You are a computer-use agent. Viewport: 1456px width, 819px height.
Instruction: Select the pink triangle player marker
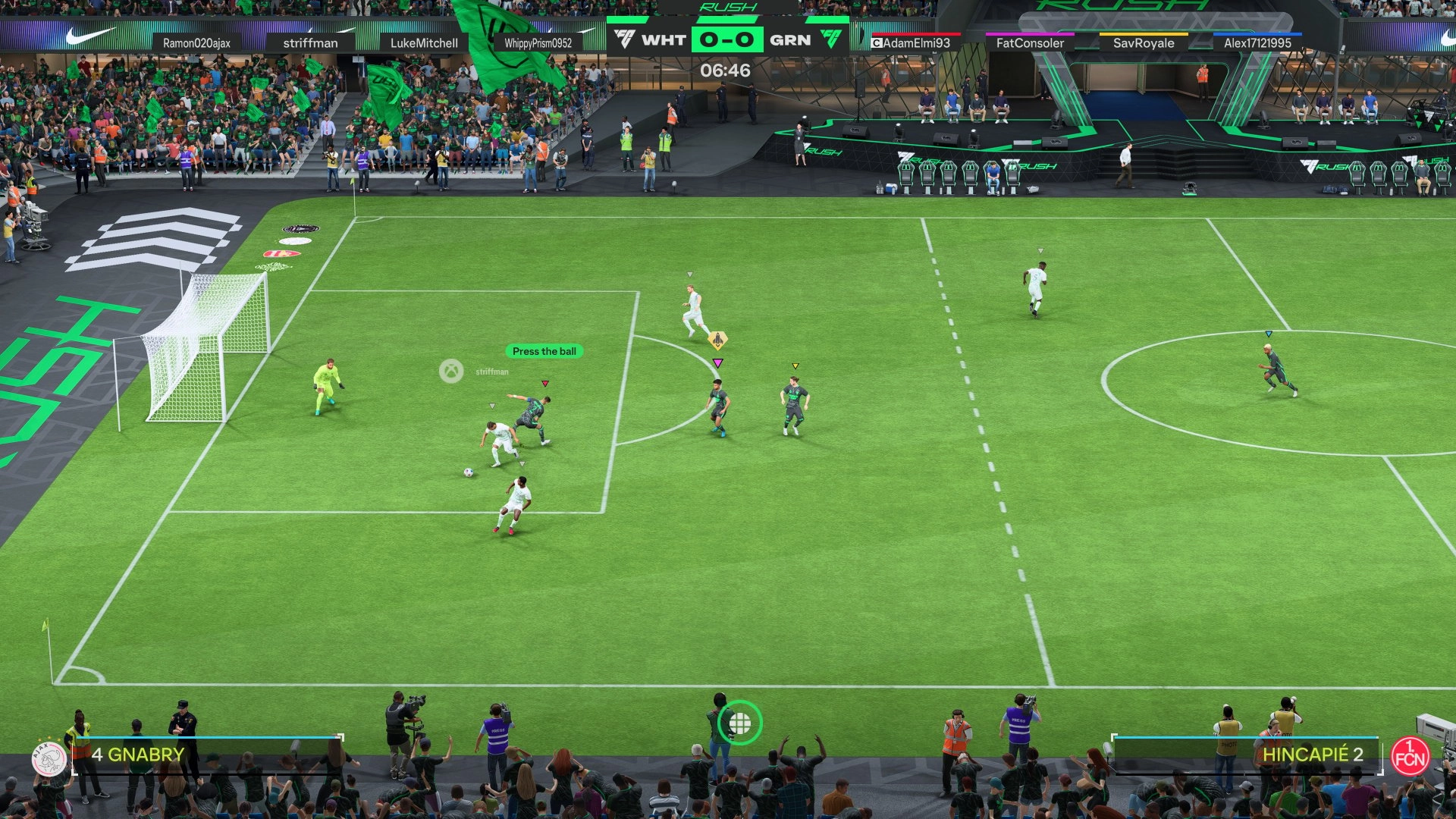716,363
